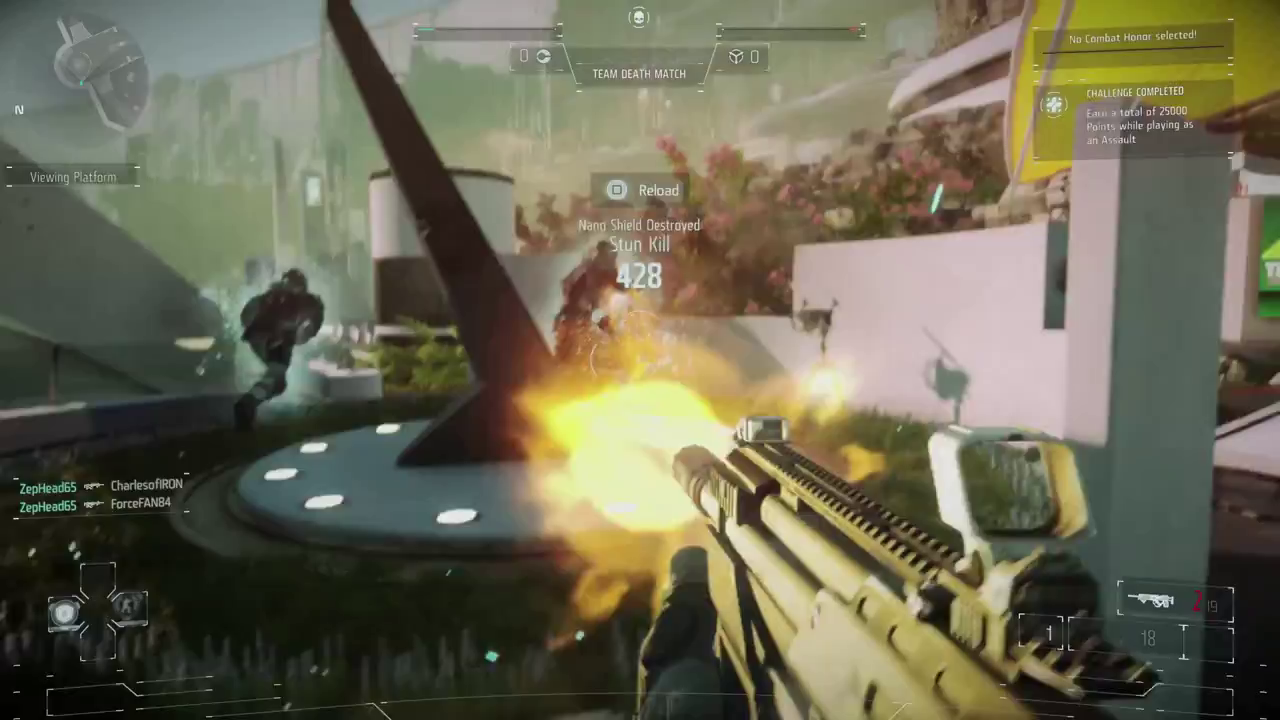Click the skull kills icon at top center
The height and width of the screenshot is (720, 1280).
pyautogui.click(x=638, y=17)
